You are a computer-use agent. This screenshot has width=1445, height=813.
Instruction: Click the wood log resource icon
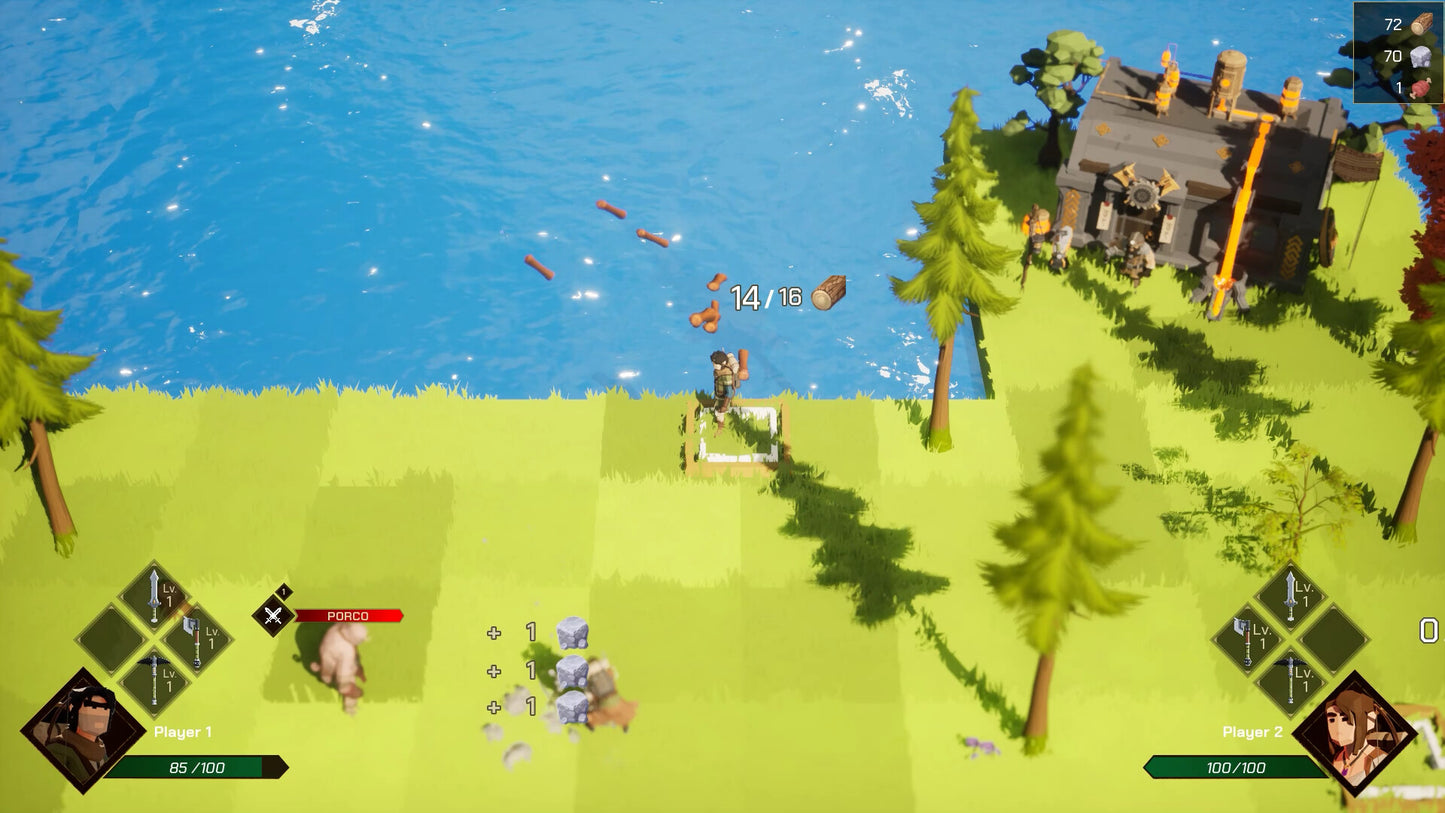coord(1421,24)
